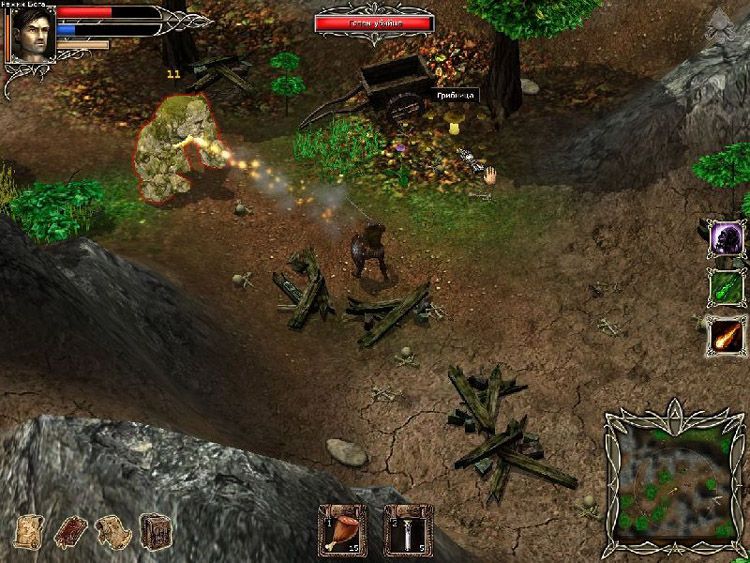Viewport: 750px width, 563px height.
Task: Cast the fireball meteor spell
Action: tap(726, 335)
